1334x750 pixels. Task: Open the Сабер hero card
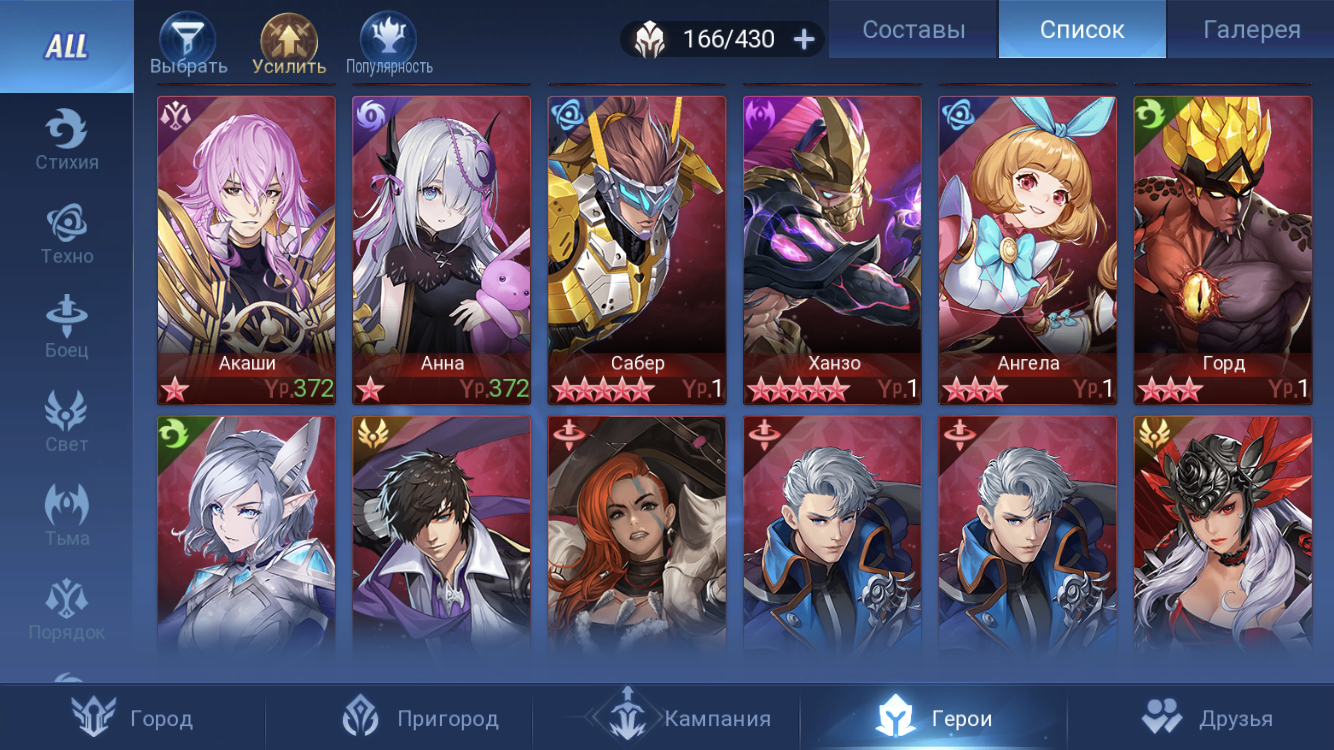(636, 250)
